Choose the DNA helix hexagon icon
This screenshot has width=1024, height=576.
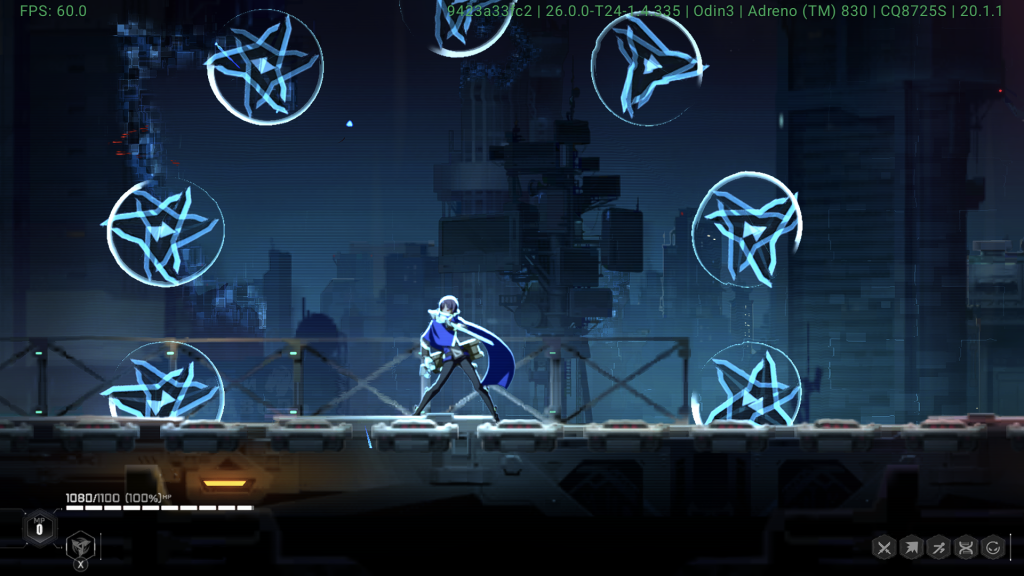(x=966, y=547)
